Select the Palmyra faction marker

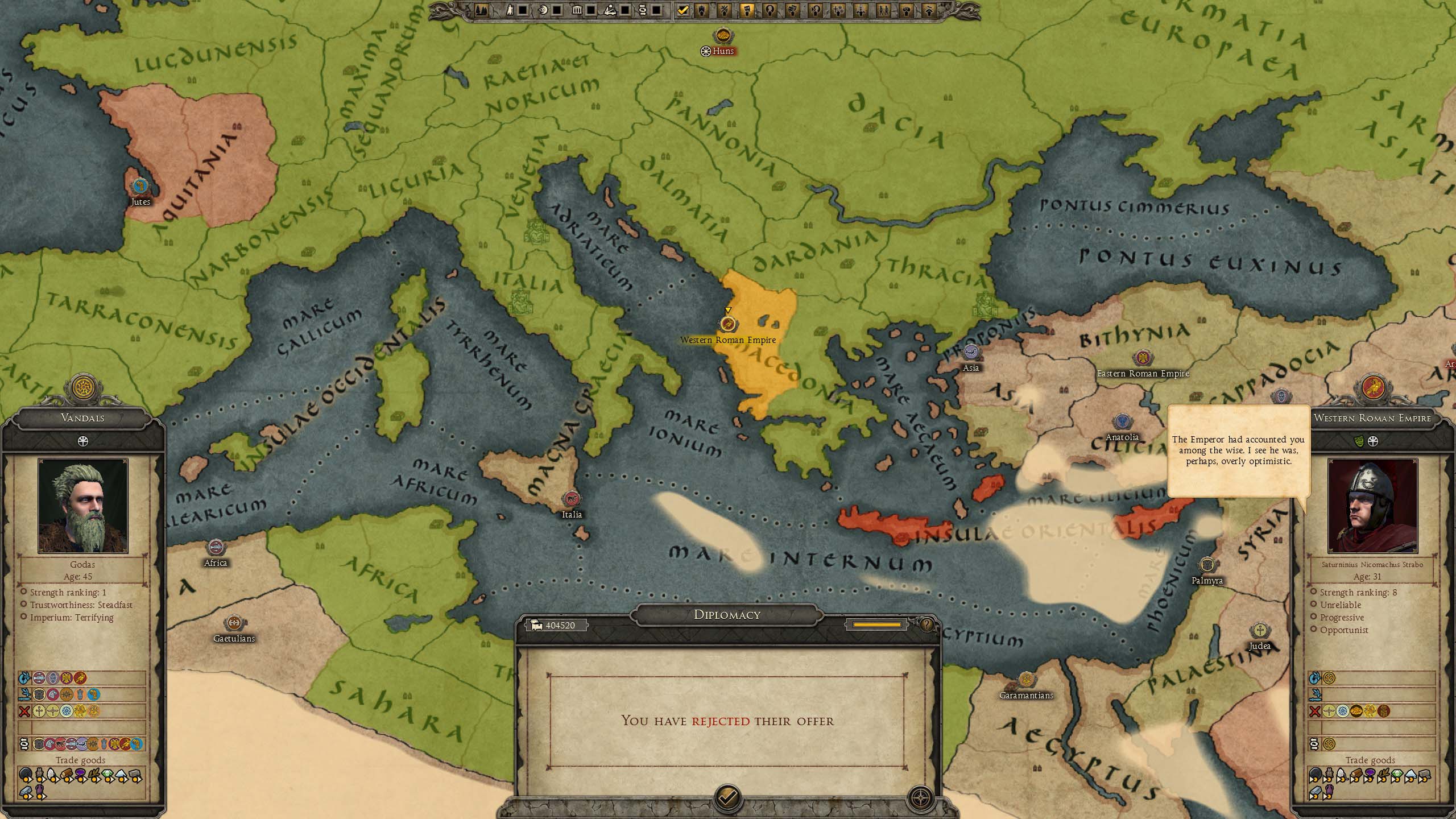[1207, 565]
